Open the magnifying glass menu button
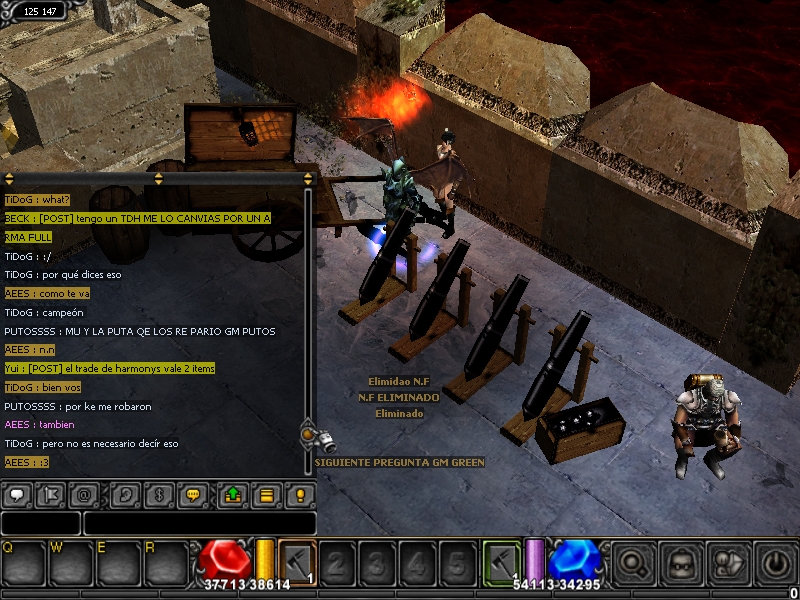Viewport: 800px width, 600px height. click(631, 562)
